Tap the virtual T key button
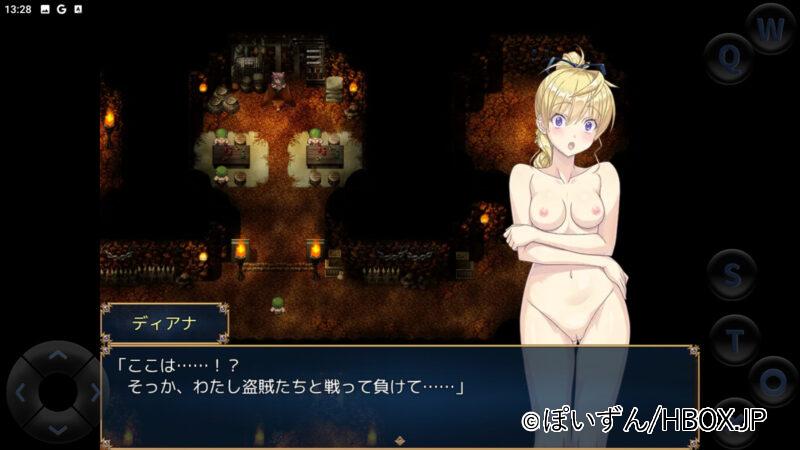Screen dimensions: 800x450 (x=735, y=339)
